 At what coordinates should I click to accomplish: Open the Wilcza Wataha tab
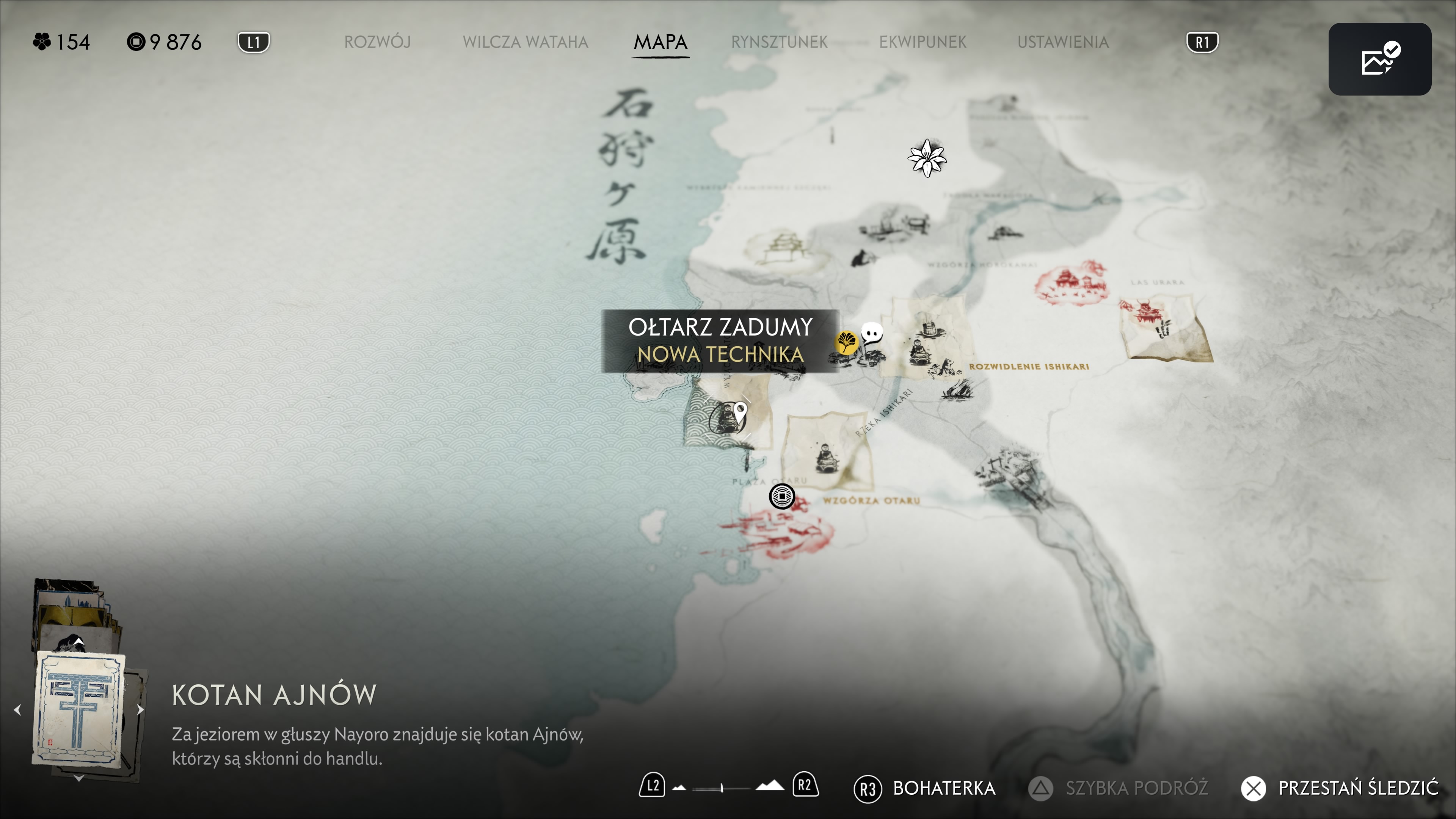pyautogui.click(x=525, y=42)
